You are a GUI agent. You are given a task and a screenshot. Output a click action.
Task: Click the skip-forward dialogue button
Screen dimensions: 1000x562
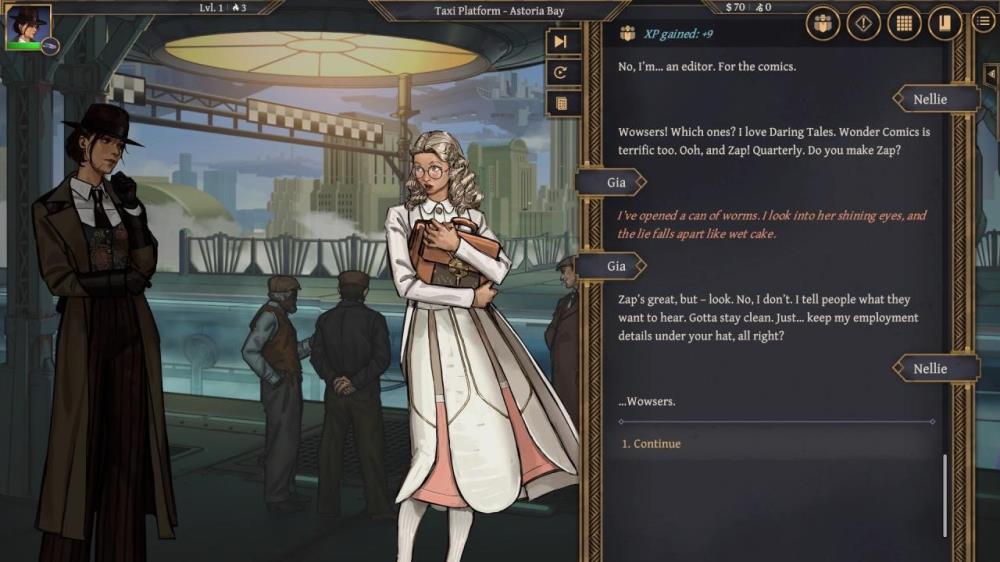561,42
